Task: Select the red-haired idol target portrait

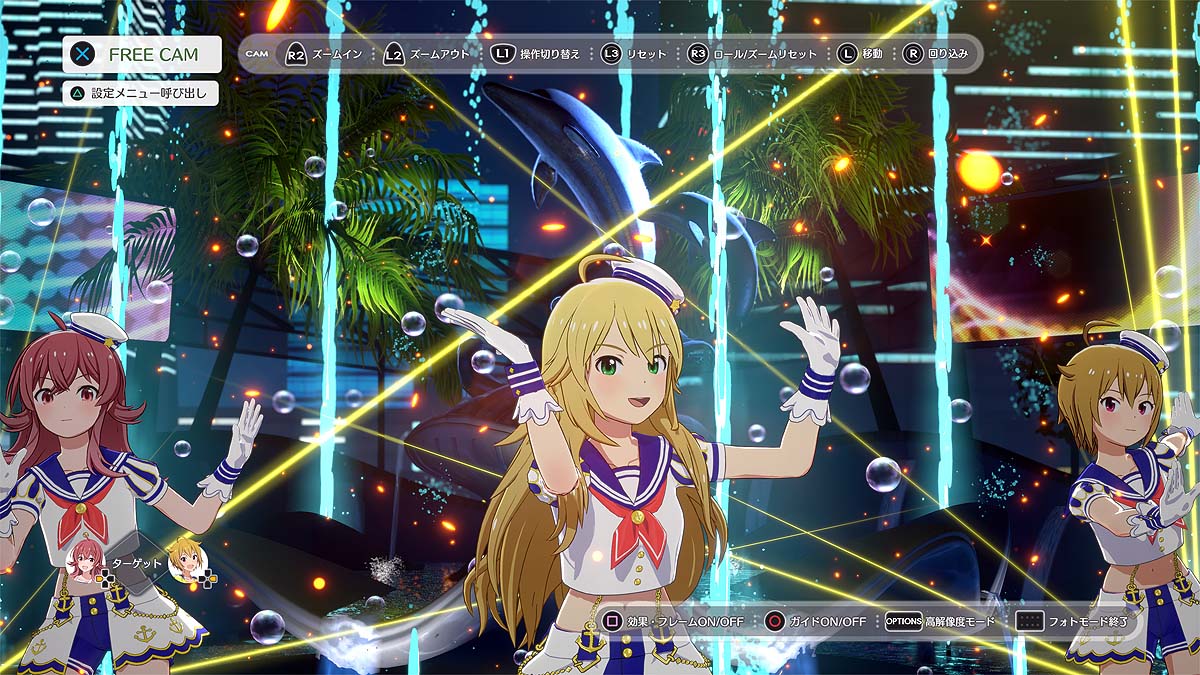Action: click(x=84, y=561)
